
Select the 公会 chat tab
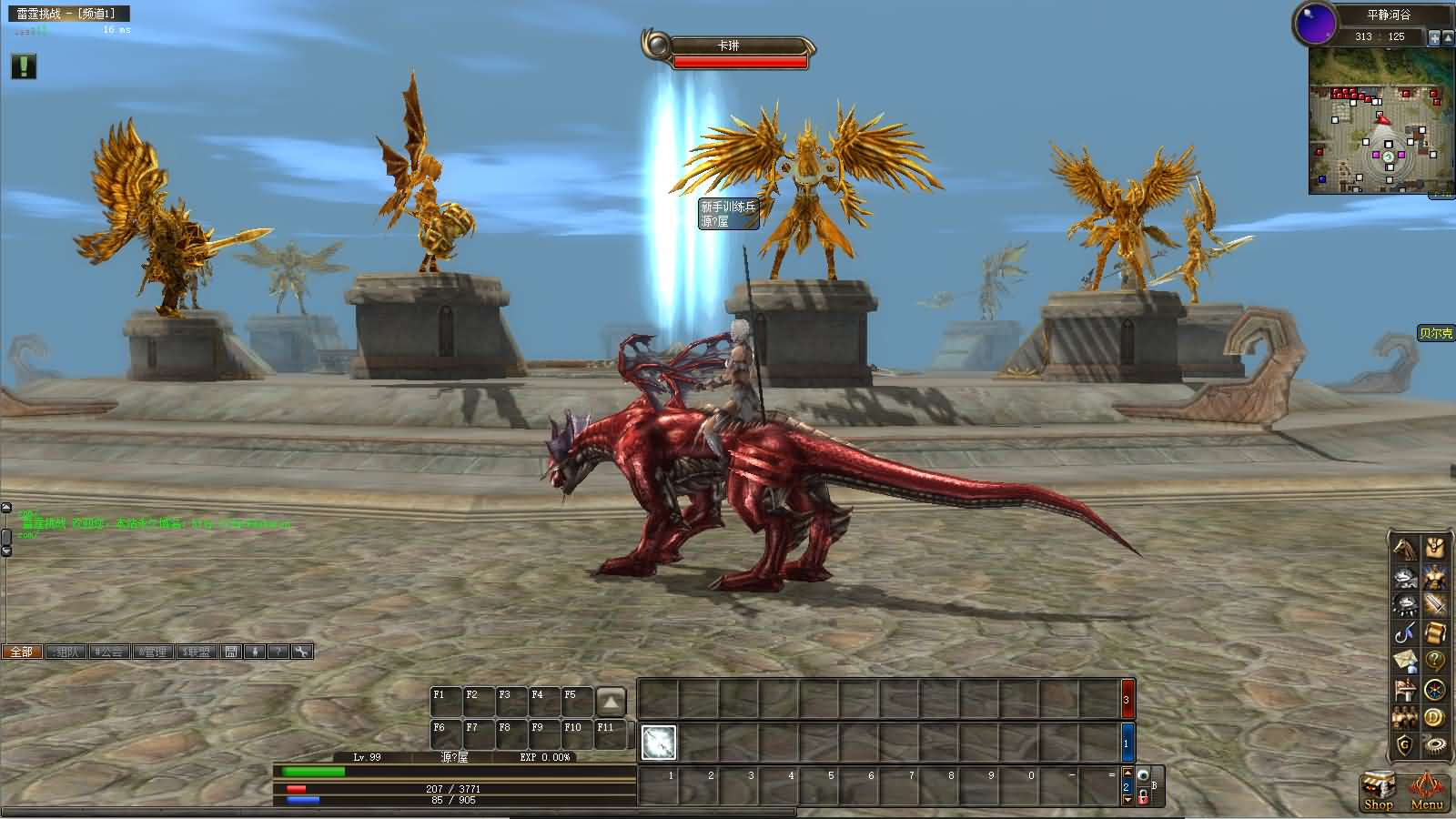point(109,652)
